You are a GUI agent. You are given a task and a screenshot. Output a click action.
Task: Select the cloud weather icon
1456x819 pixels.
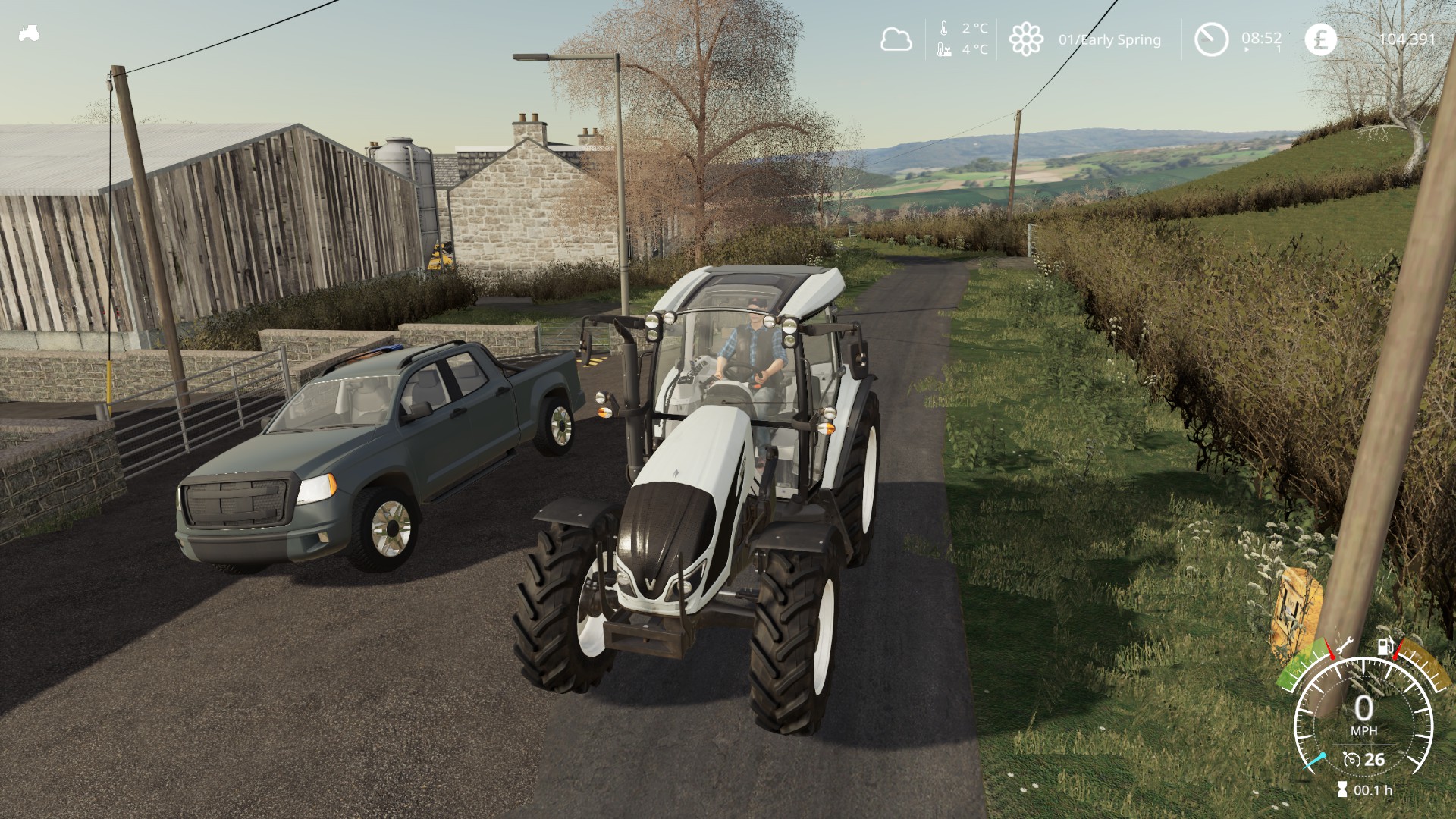[x=896, y=39]
